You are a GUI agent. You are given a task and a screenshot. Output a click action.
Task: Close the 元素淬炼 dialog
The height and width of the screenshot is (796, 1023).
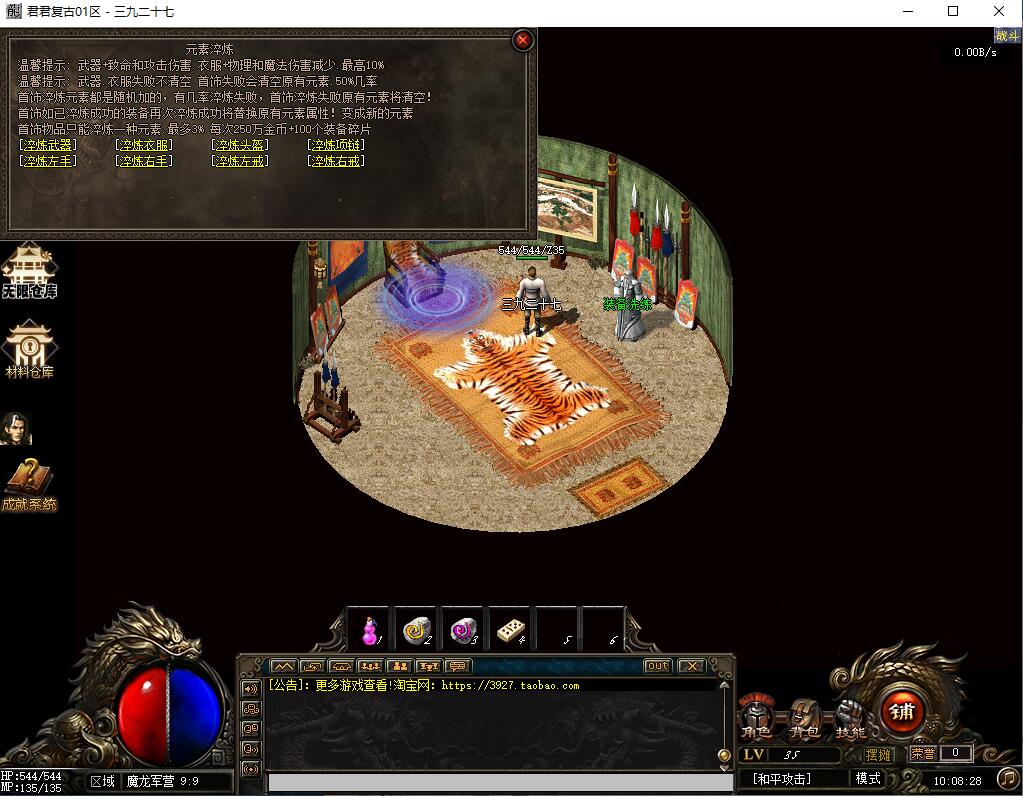523,41
